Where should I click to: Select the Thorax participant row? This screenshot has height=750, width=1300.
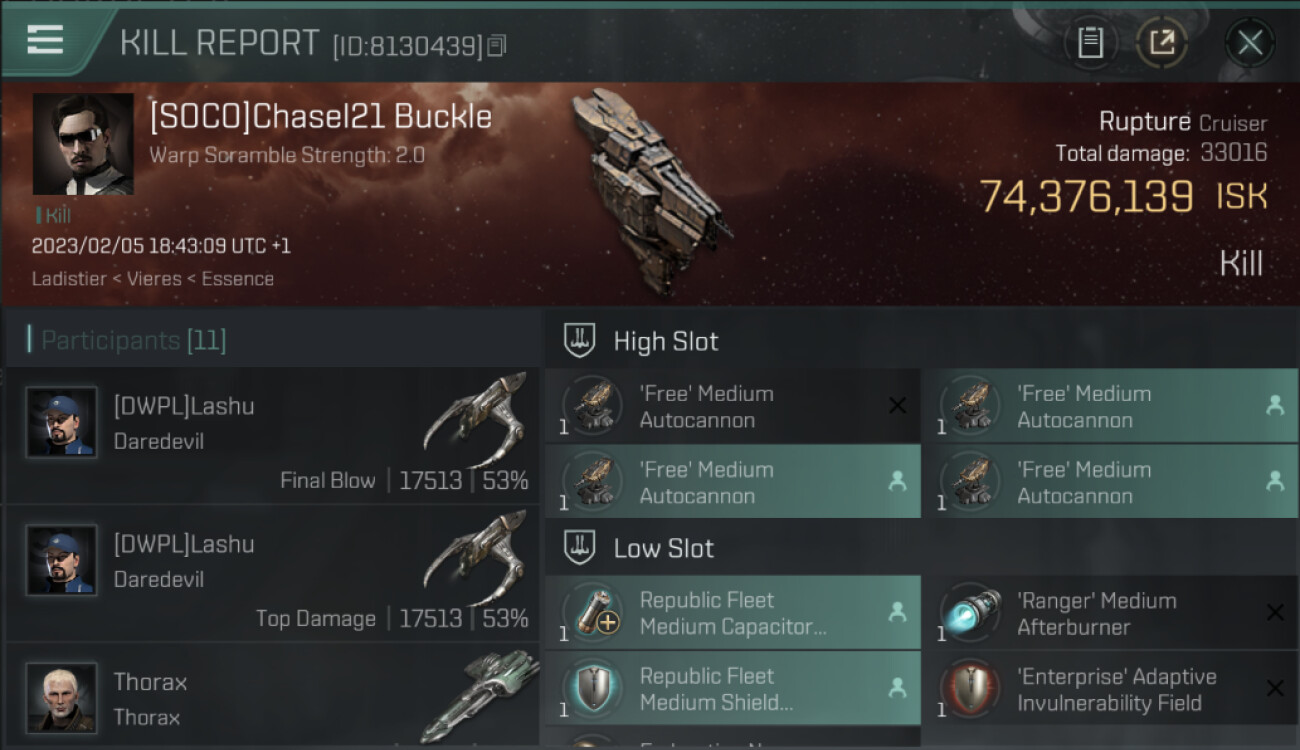pyautogui.click(x=272, y=698)
